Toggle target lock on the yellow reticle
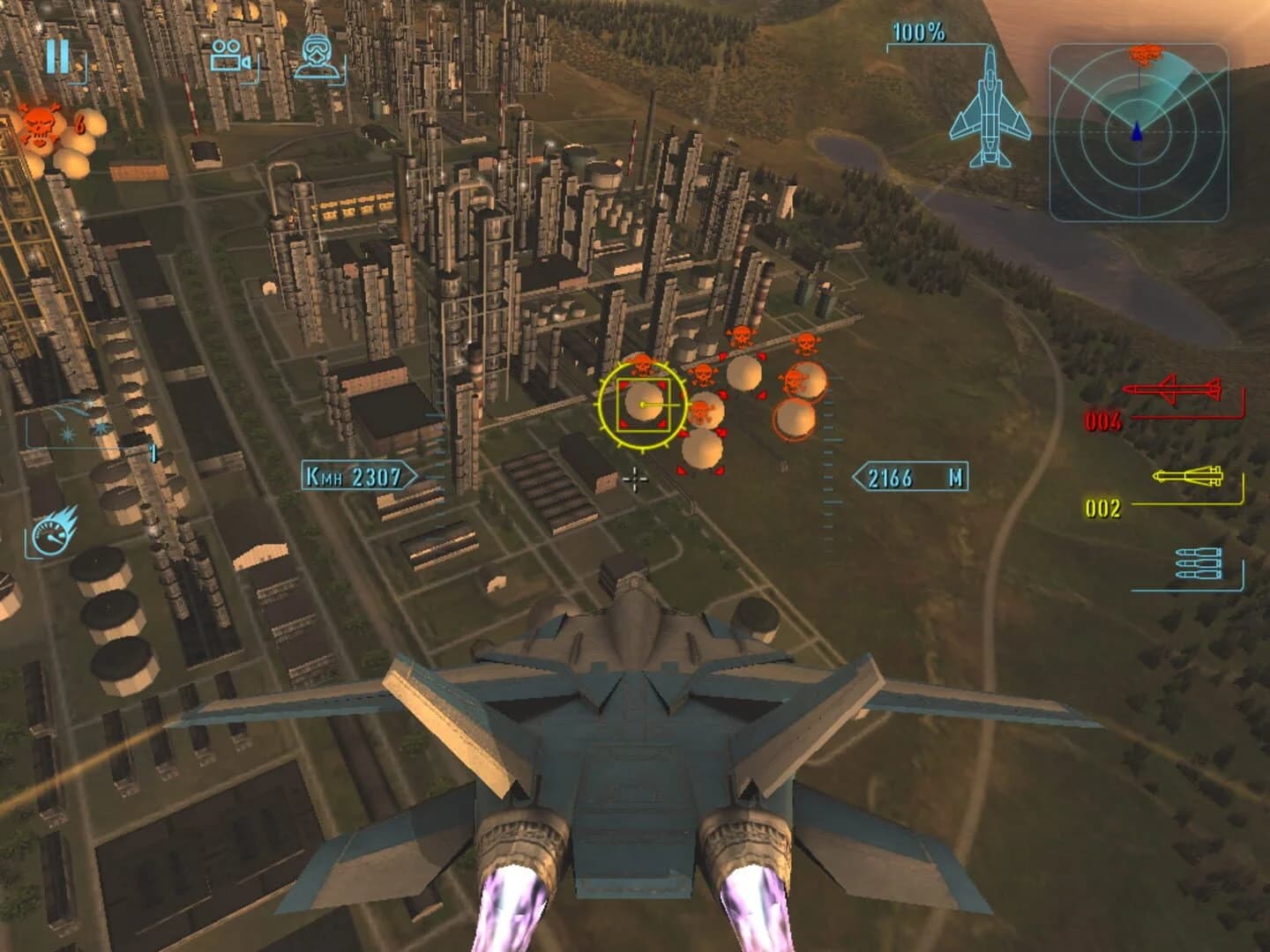1270x952 pixels. [641, 405]
